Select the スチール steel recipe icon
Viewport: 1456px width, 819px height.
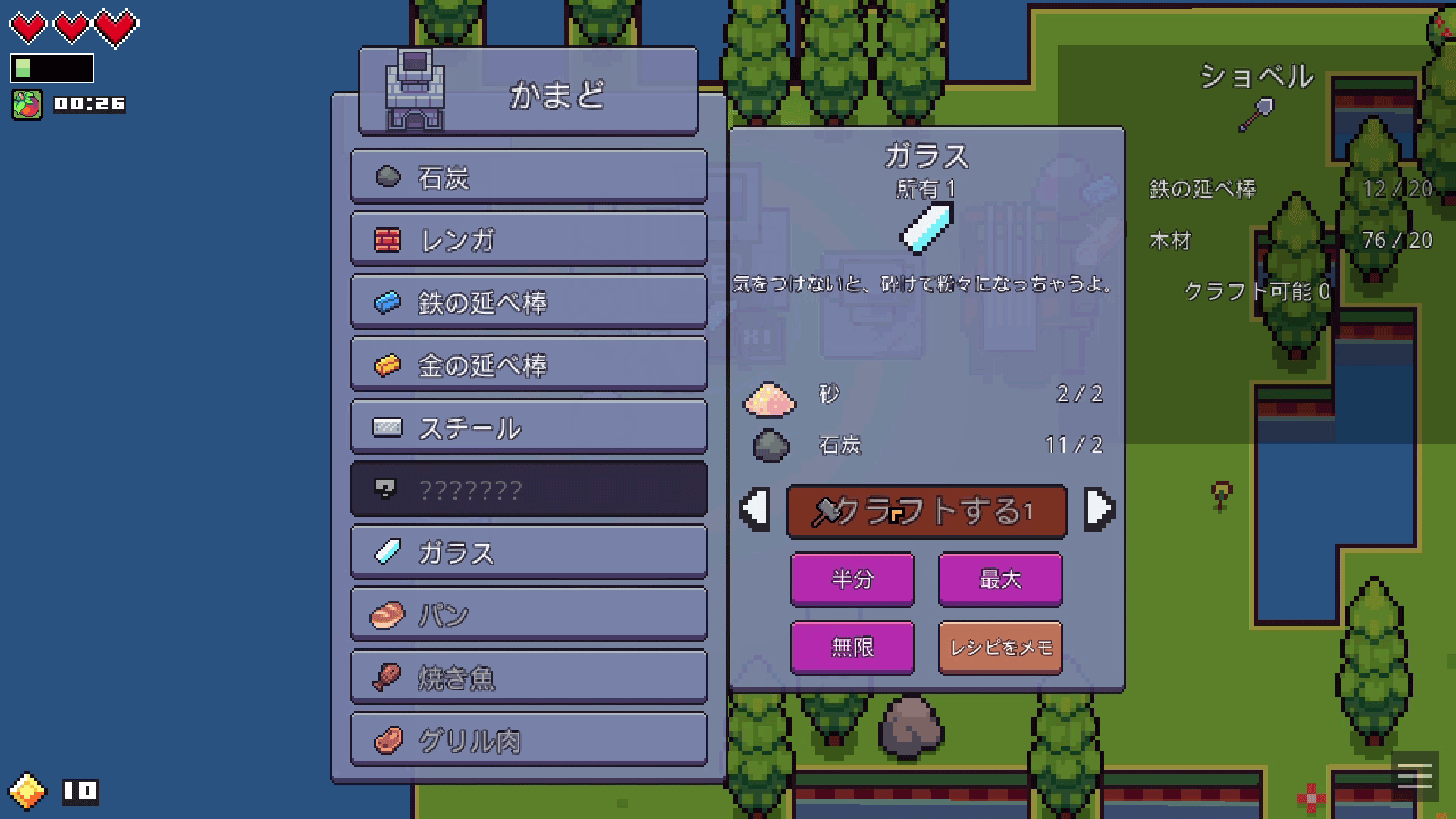pyautogui.click(x=389, y=427)
